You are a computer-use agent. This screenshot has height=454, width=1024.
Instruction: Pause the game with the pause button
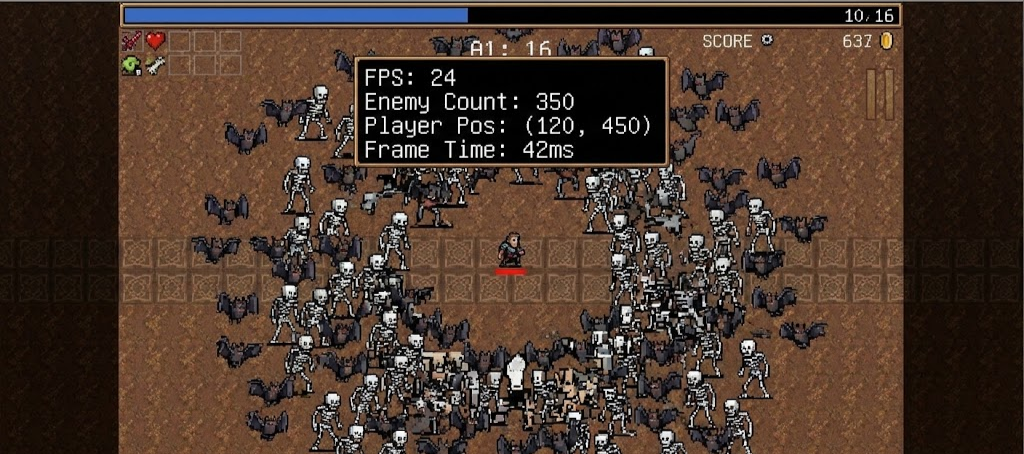click(879, 94)
